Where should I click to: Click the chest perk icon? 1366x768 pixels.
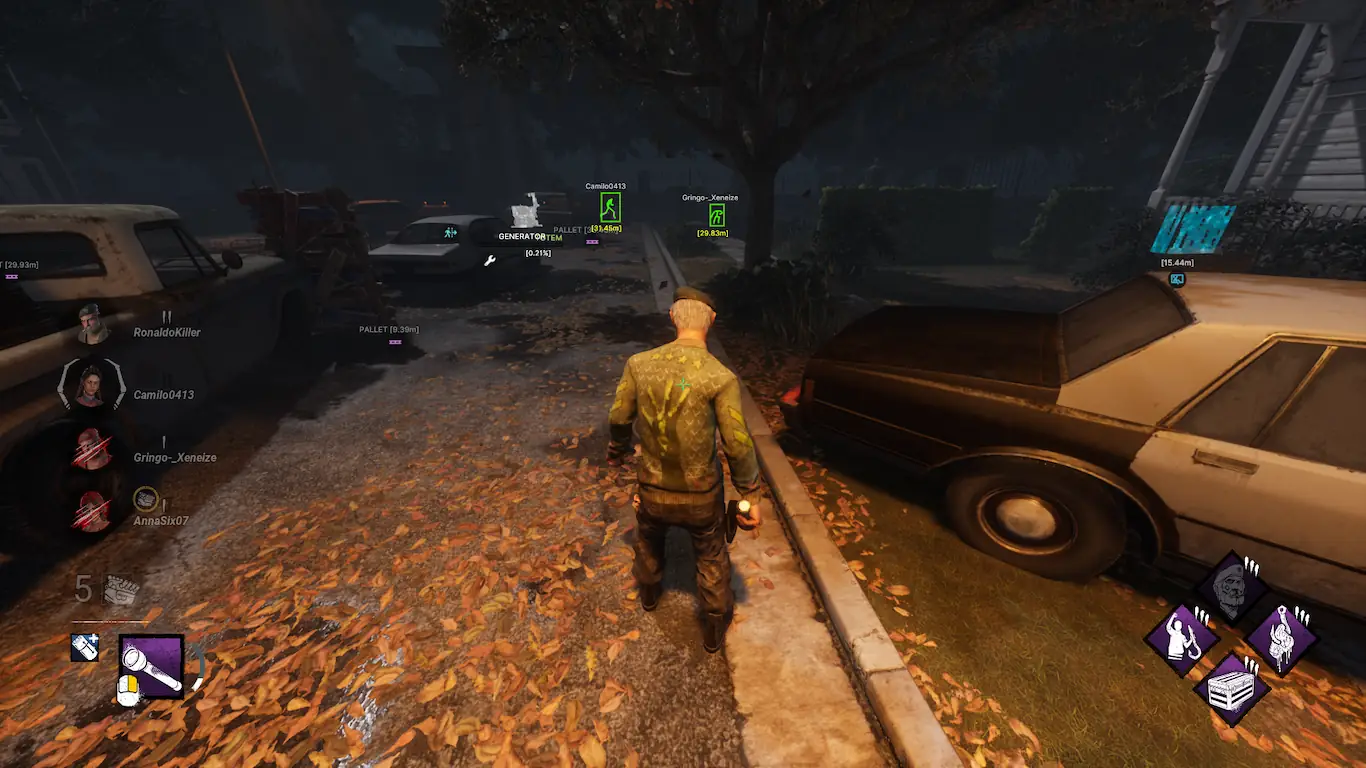(1231, 689)
